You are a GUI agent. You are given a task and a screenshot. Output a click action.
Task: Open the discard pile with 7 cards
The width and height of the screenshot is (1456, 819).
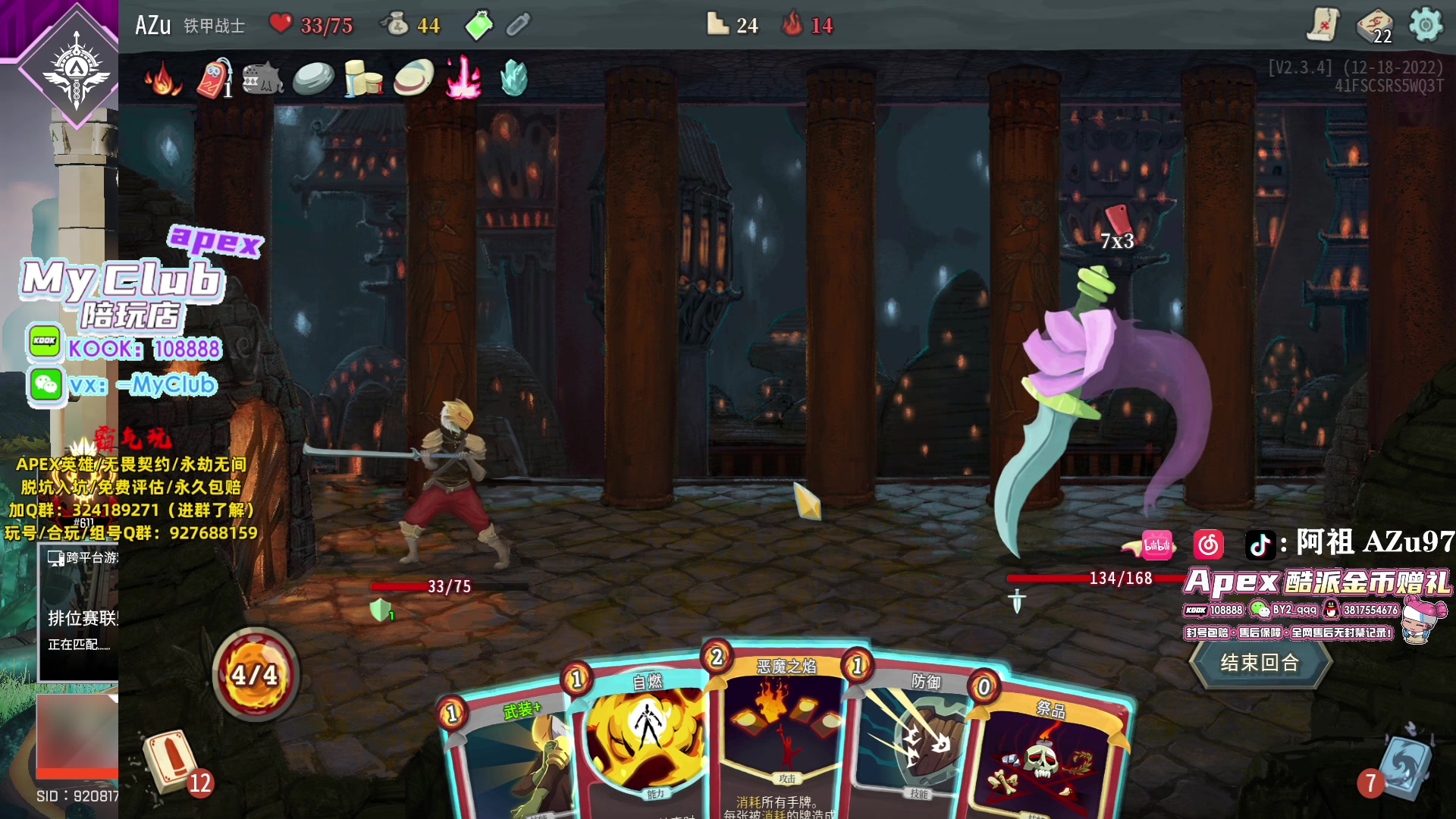click(x=1403, y=766)
